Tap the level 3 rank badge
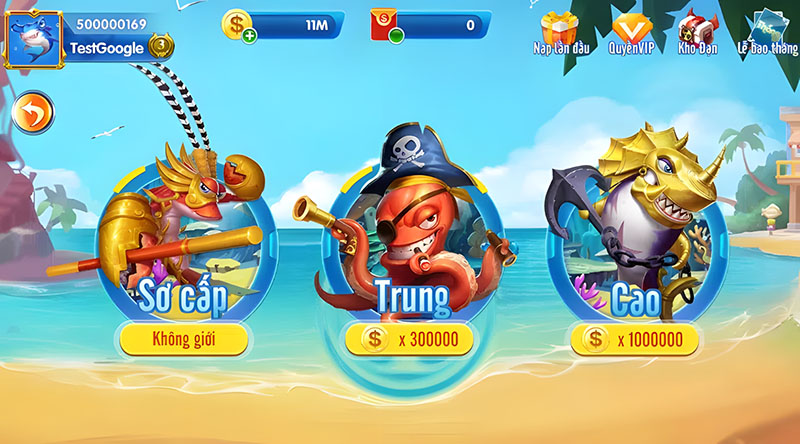 (160, 45)
